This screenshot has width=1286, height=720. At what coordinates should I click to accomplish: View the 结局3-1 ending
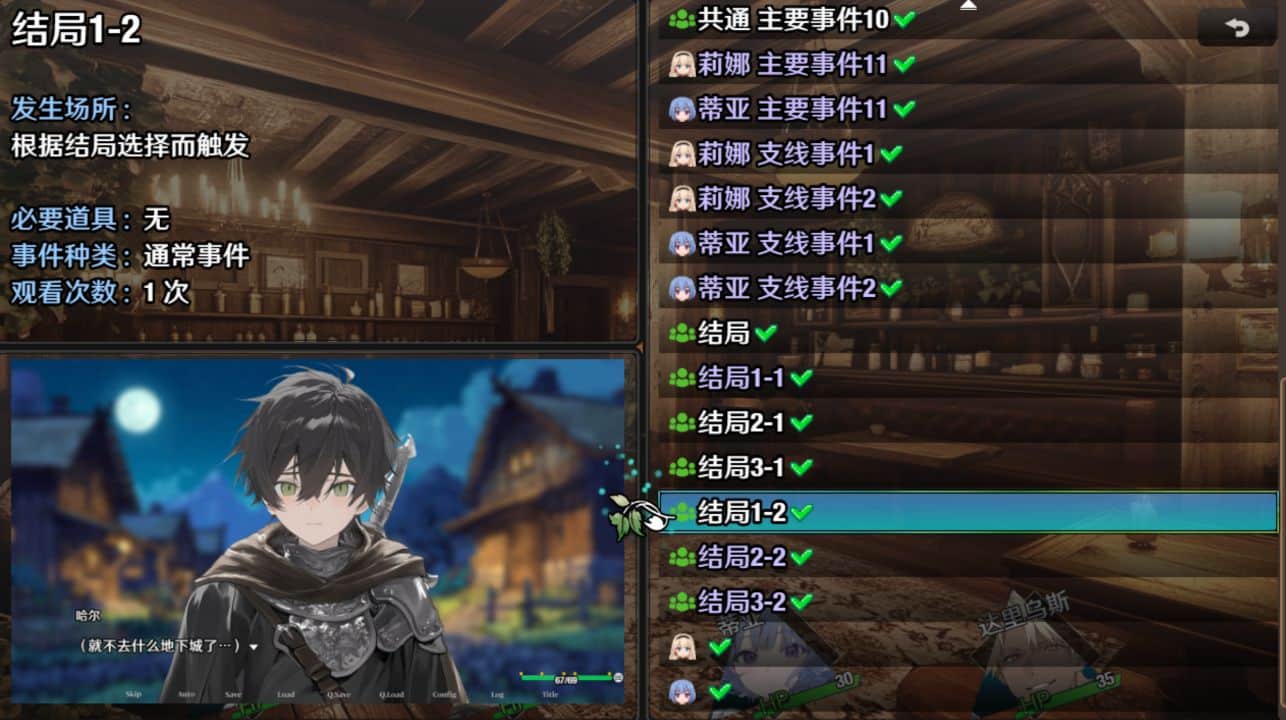tap(740, 467)
